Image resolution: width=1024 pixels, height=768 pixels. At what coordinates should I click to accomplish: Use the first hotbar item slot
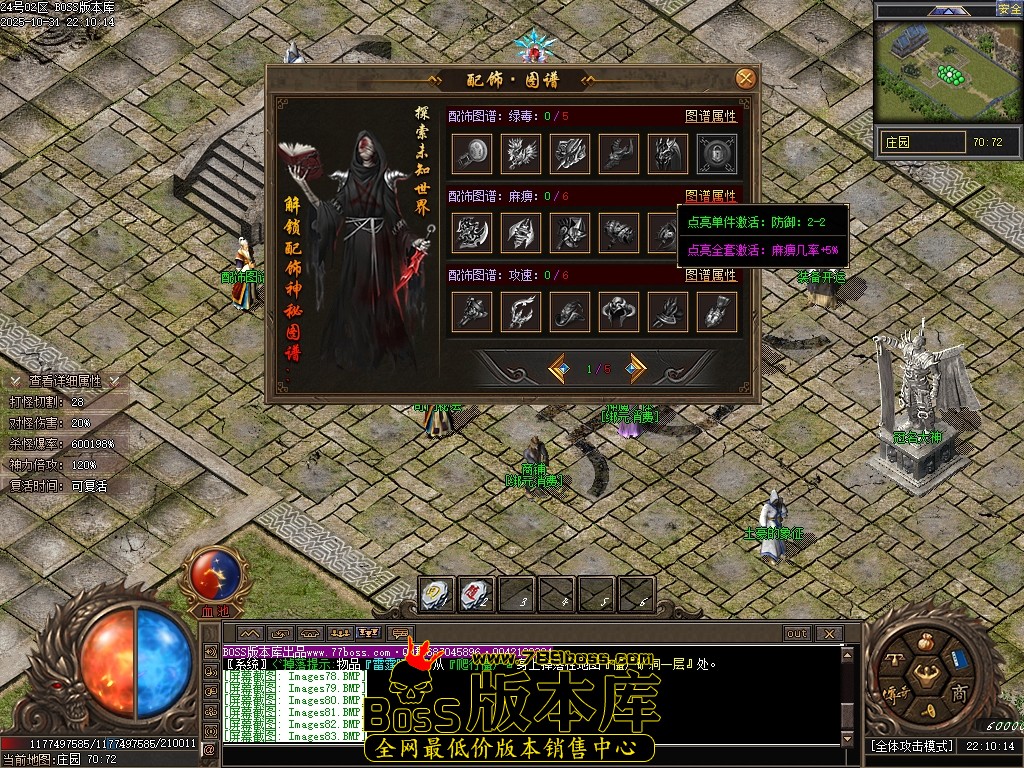coord(437,595)
